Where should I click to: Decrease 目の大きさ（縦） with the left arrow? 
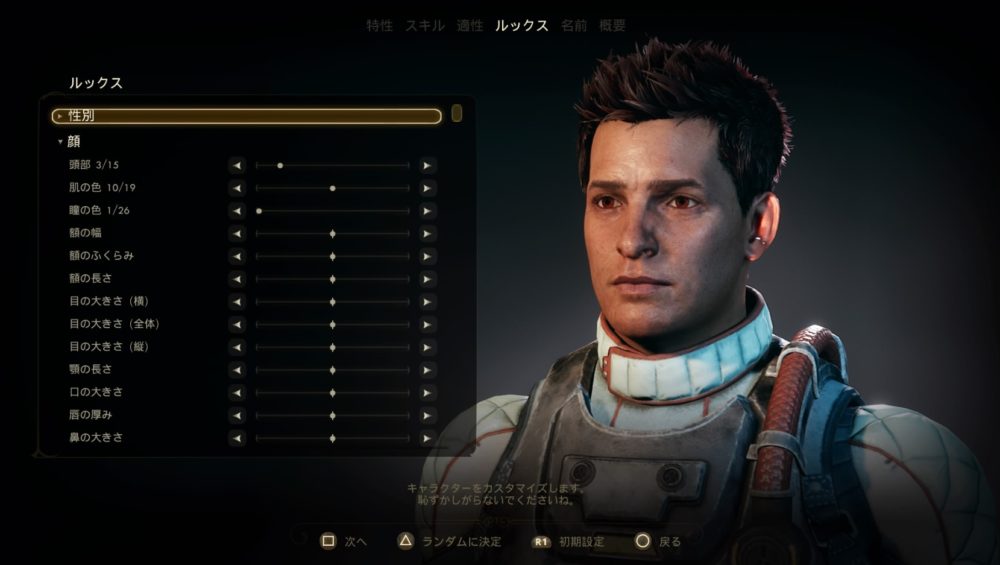point(237,347)
